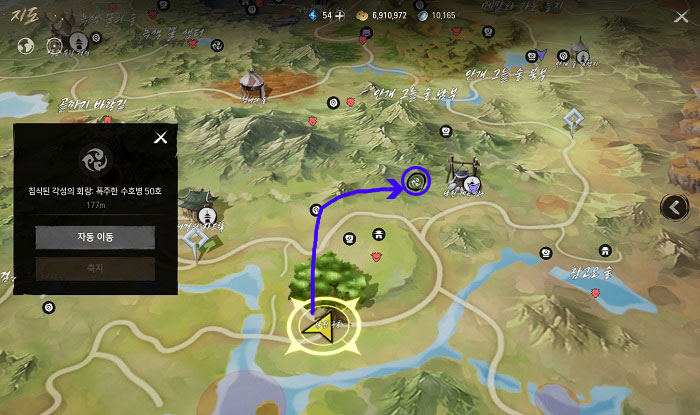
Task: Close the location info popup
Action: [x=160, y=138]
